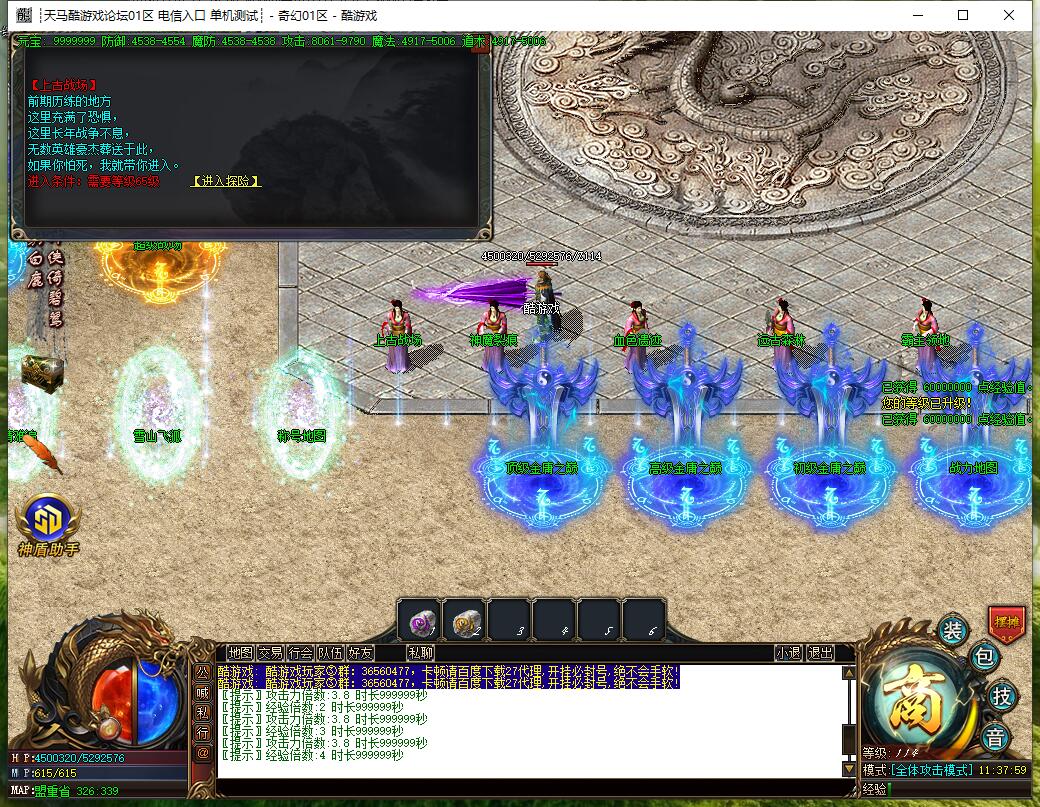Choose the 进入探险 dialogue option

pos(227,181)
